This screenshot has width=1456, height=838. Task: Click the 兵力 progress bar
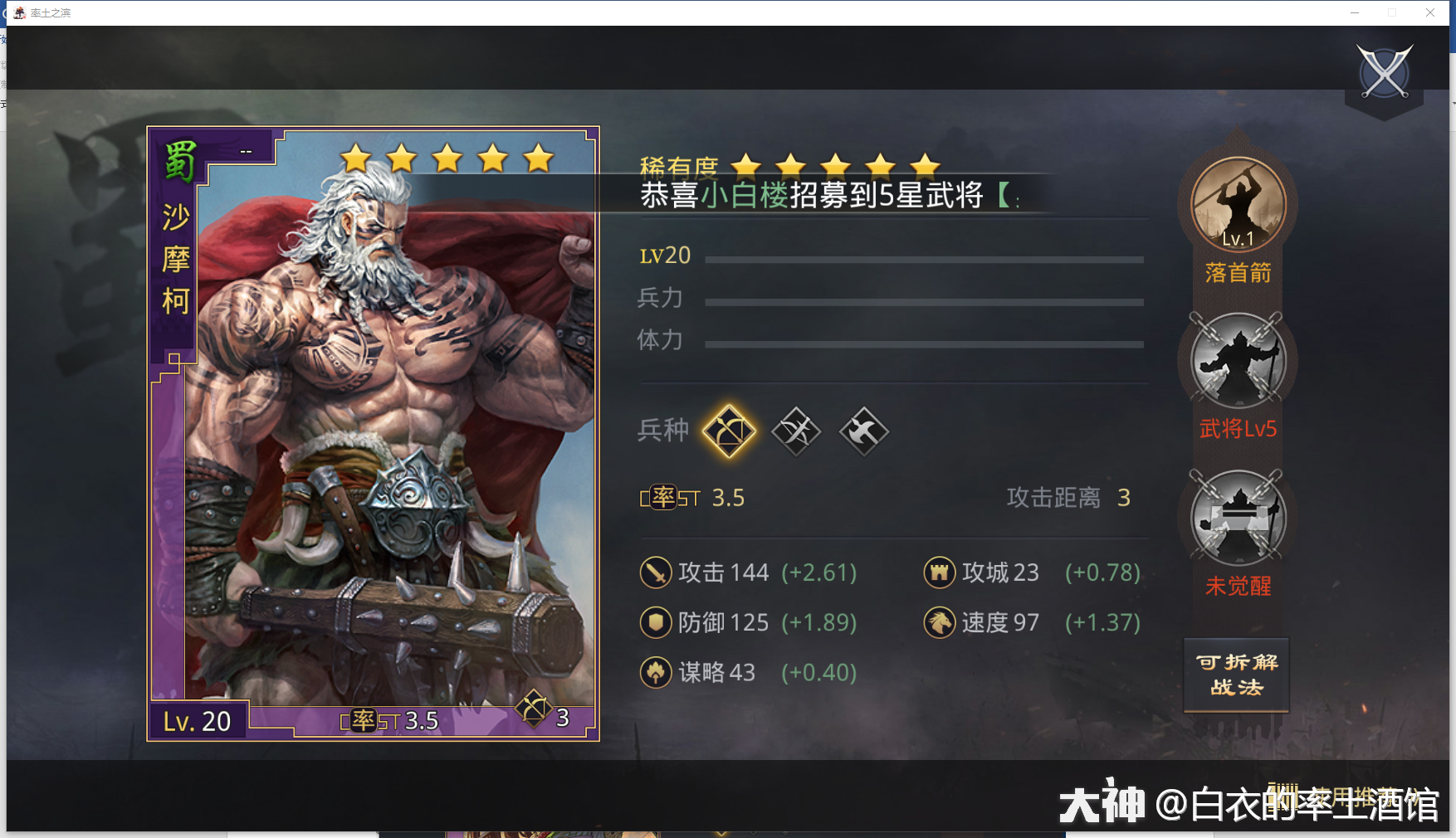921,301
